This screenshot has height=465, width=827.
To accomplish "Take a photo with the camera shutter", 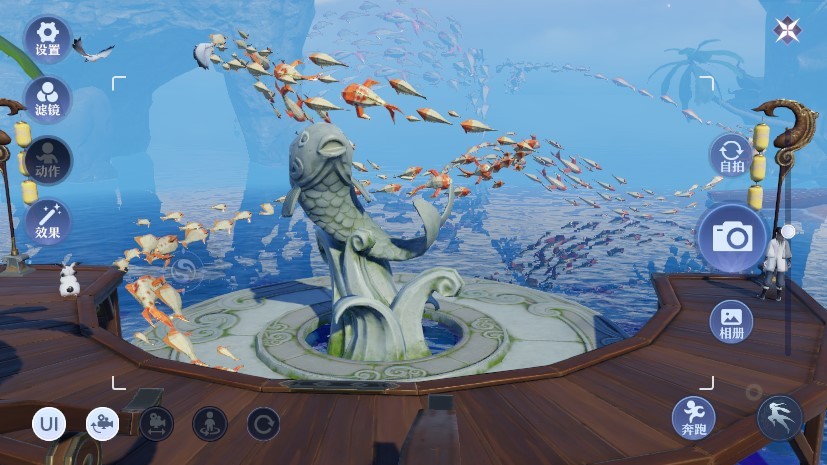I will pyautogui.click(x=731, y=237).
